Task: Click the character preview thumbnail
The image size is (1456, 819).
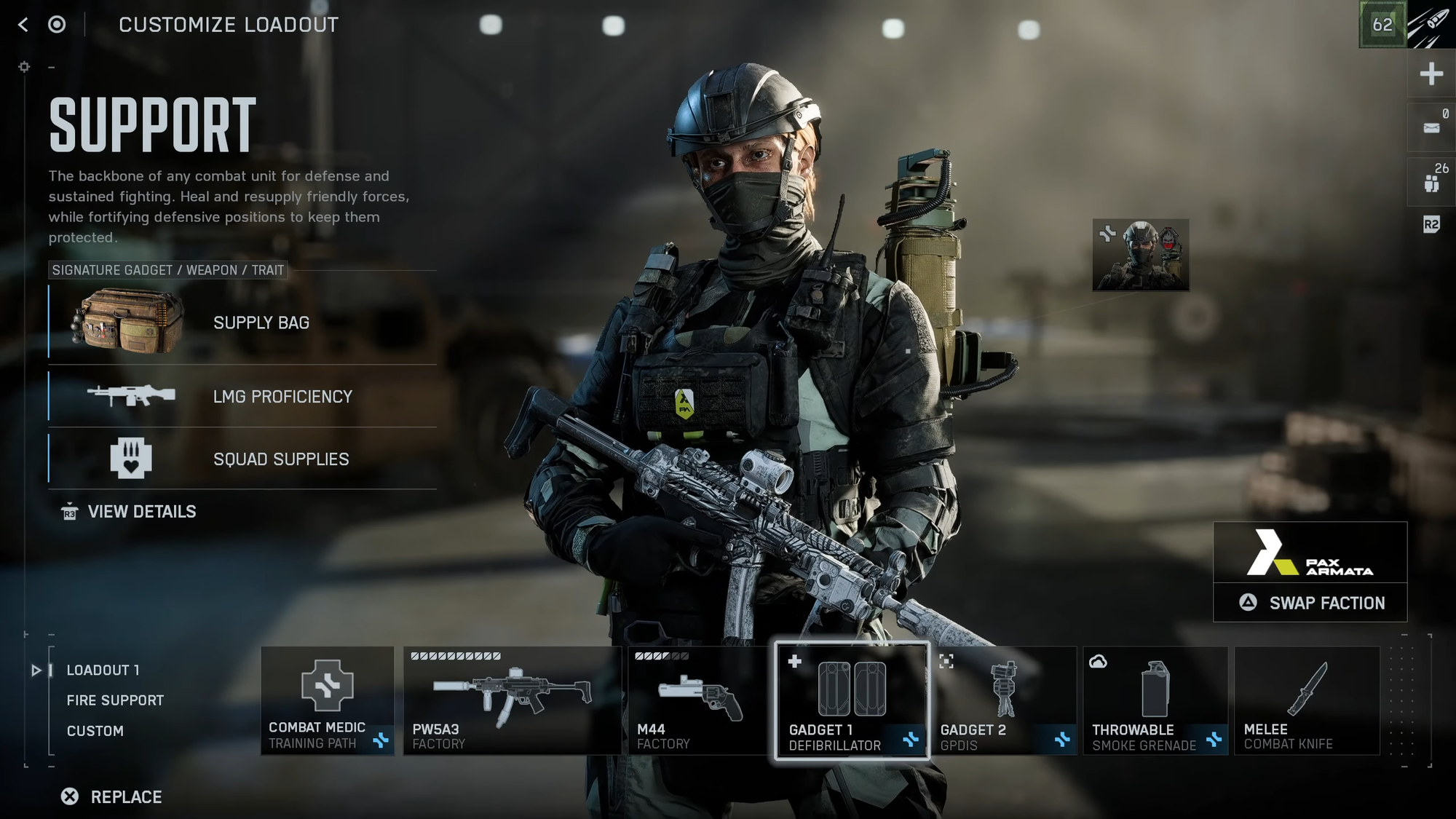Action: pos(1140,256)
